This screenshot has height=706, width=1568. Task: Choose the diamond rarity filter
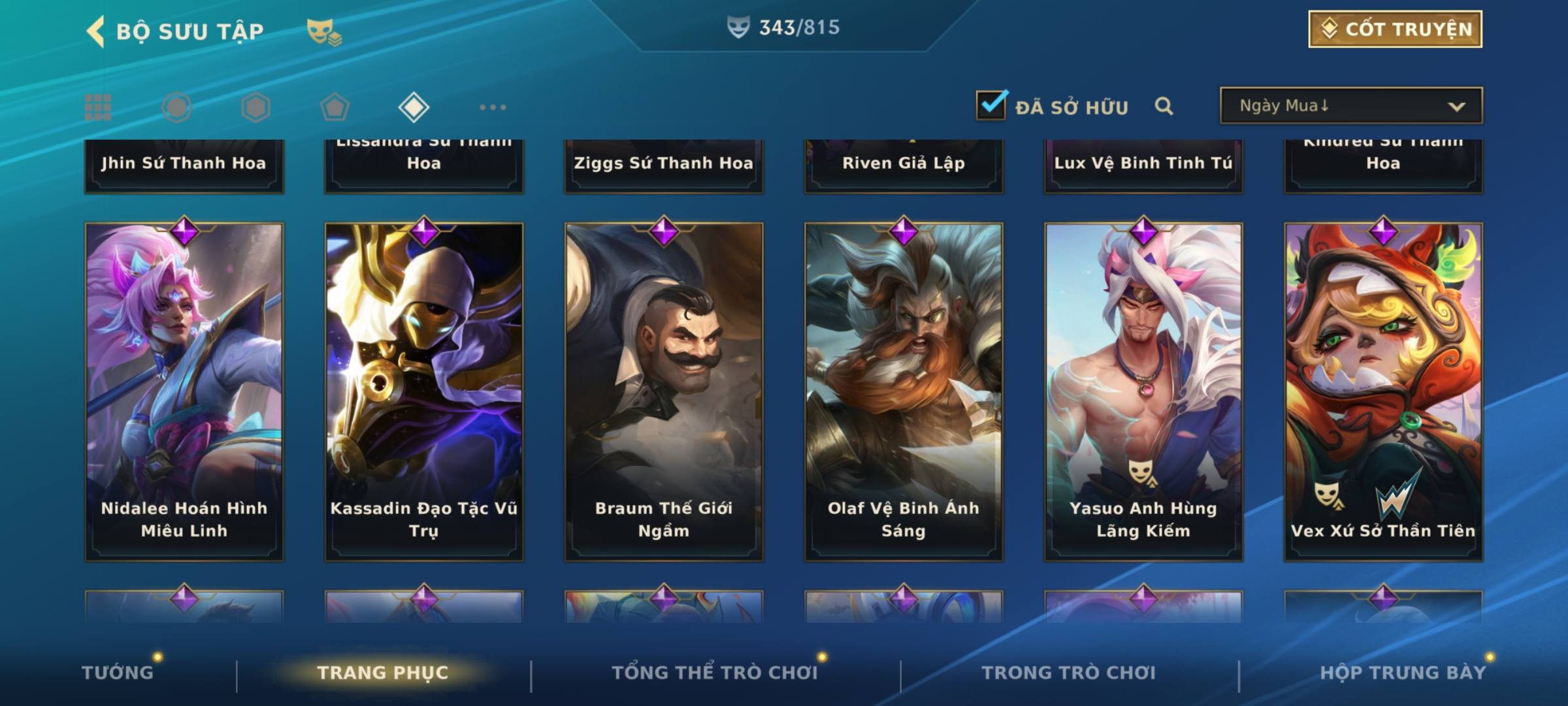414,107
